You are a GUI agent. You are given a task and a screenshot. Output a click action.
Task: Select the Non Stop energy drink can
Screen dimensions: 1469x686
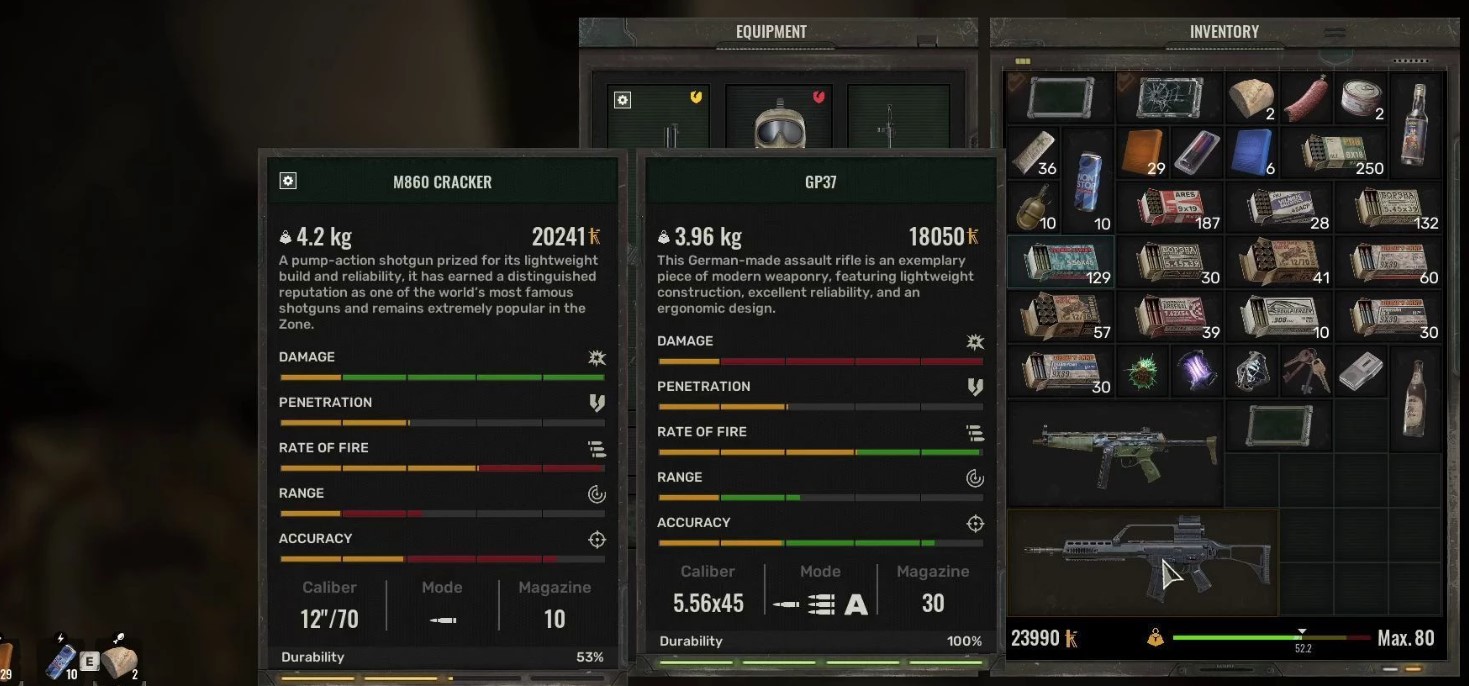point(1087,180)
